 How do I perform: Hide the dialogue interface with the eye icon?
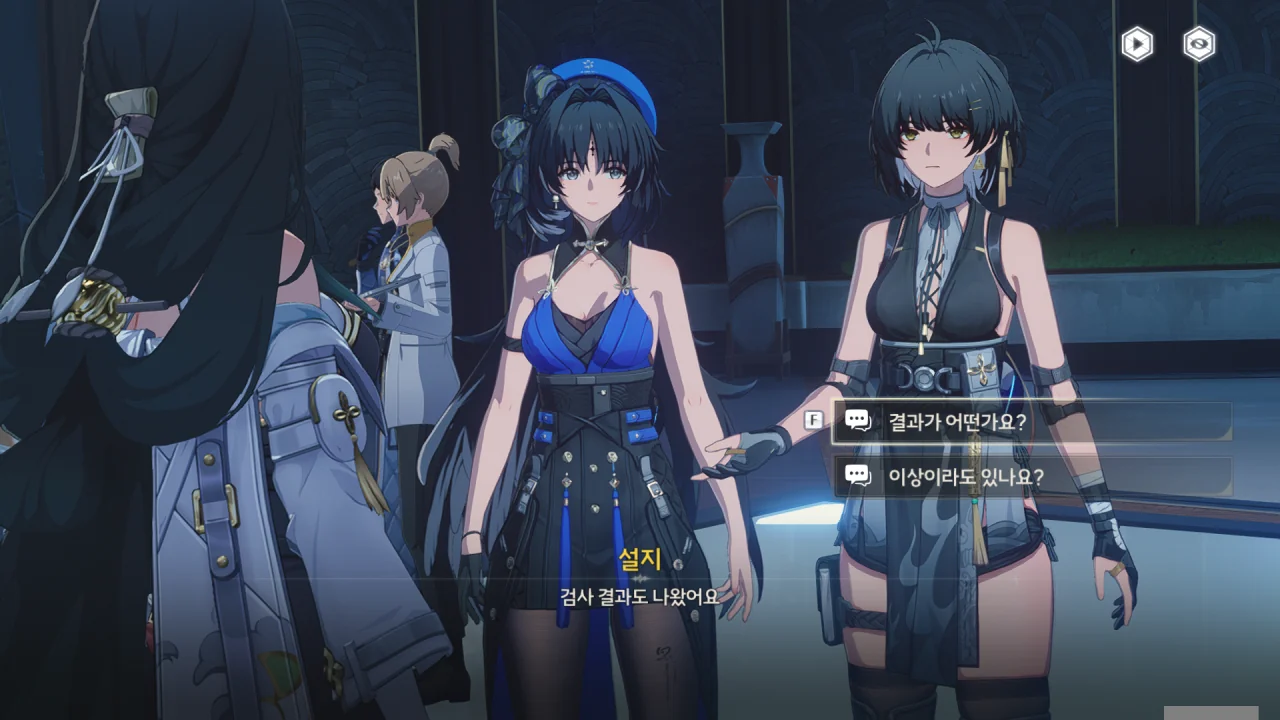click(x=1199, y=44)
